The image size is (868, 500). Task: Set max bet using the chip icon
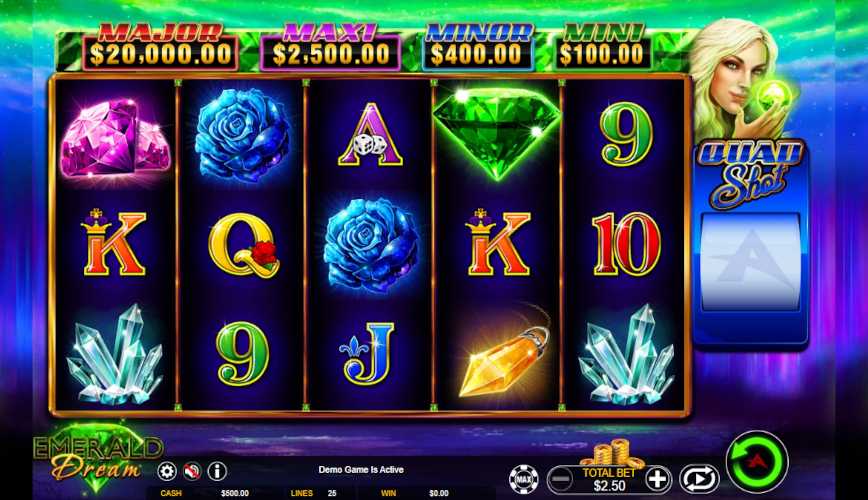523,478
